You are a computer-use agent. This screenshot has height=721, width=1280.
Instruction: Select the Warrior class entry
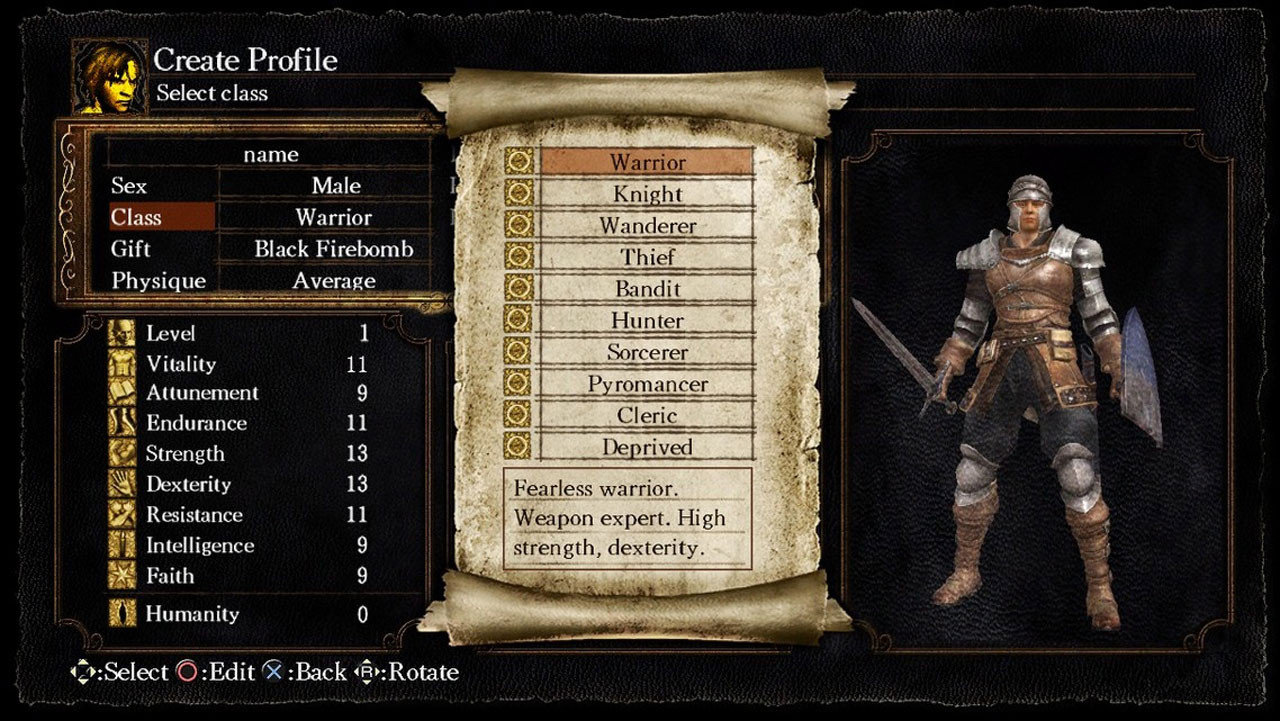pyautogui.click(x=647, y=162)
